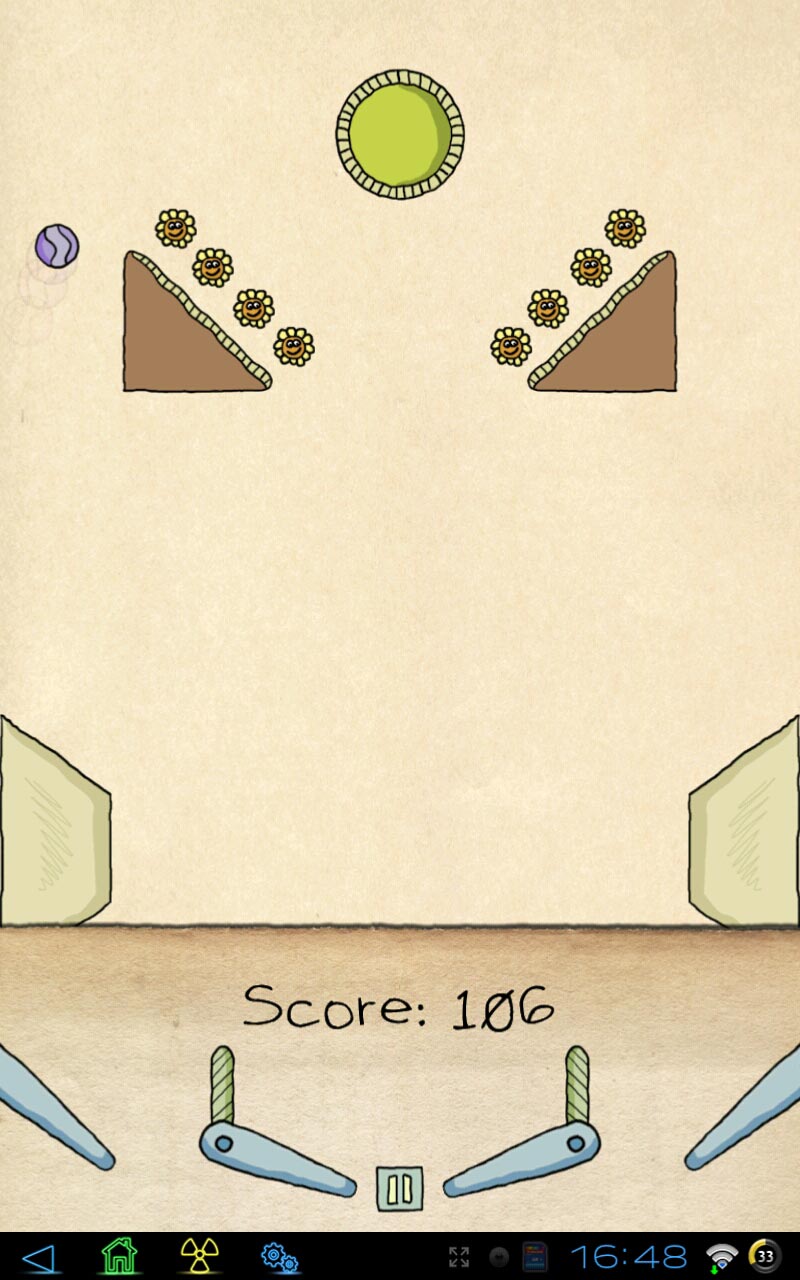Tap the Android back arrow

tap(39, 1256)
